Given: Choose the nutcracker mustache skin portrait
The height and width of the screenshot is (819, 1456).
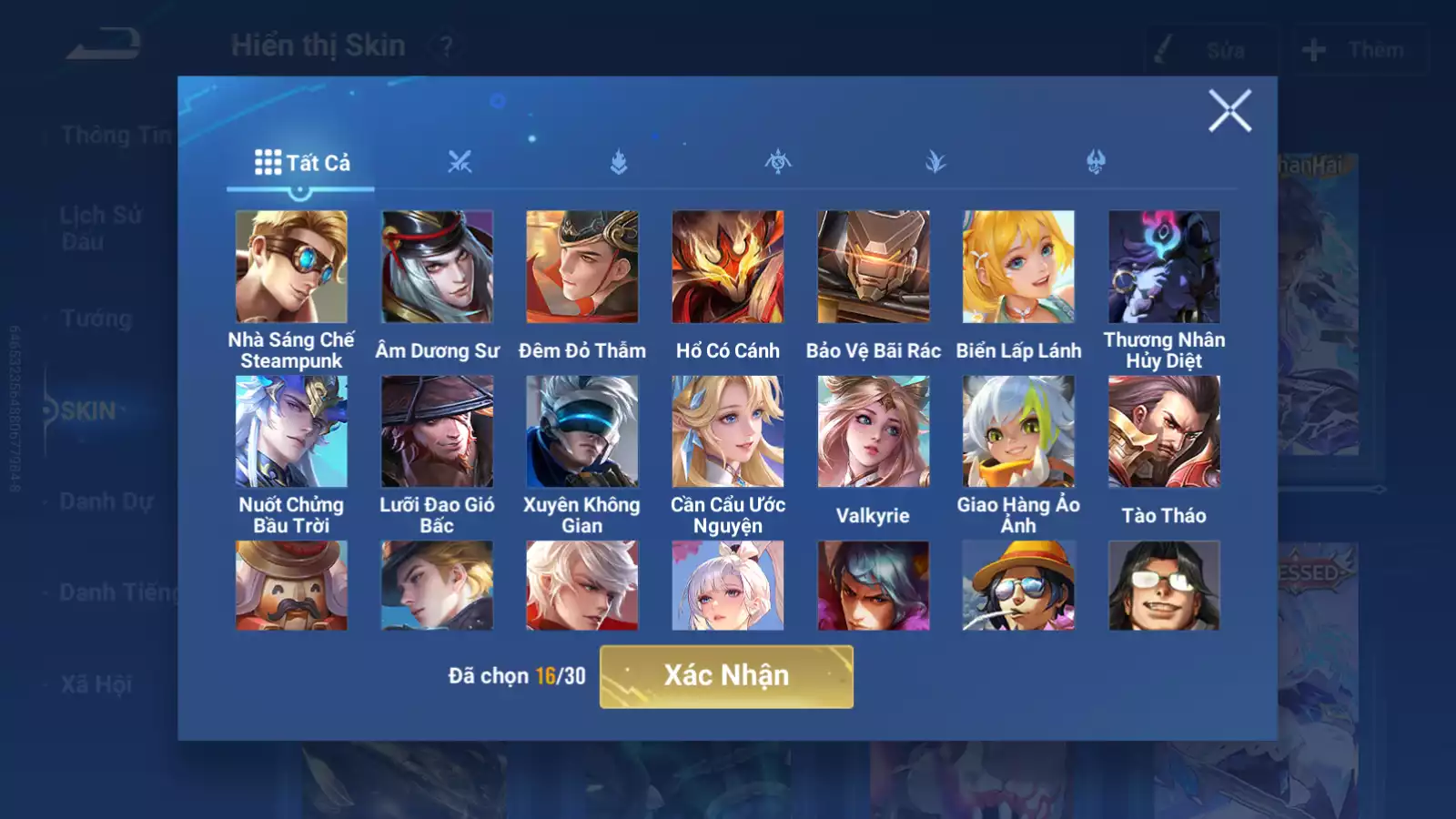Looking at the screenshot, I should tap(291, 585).
